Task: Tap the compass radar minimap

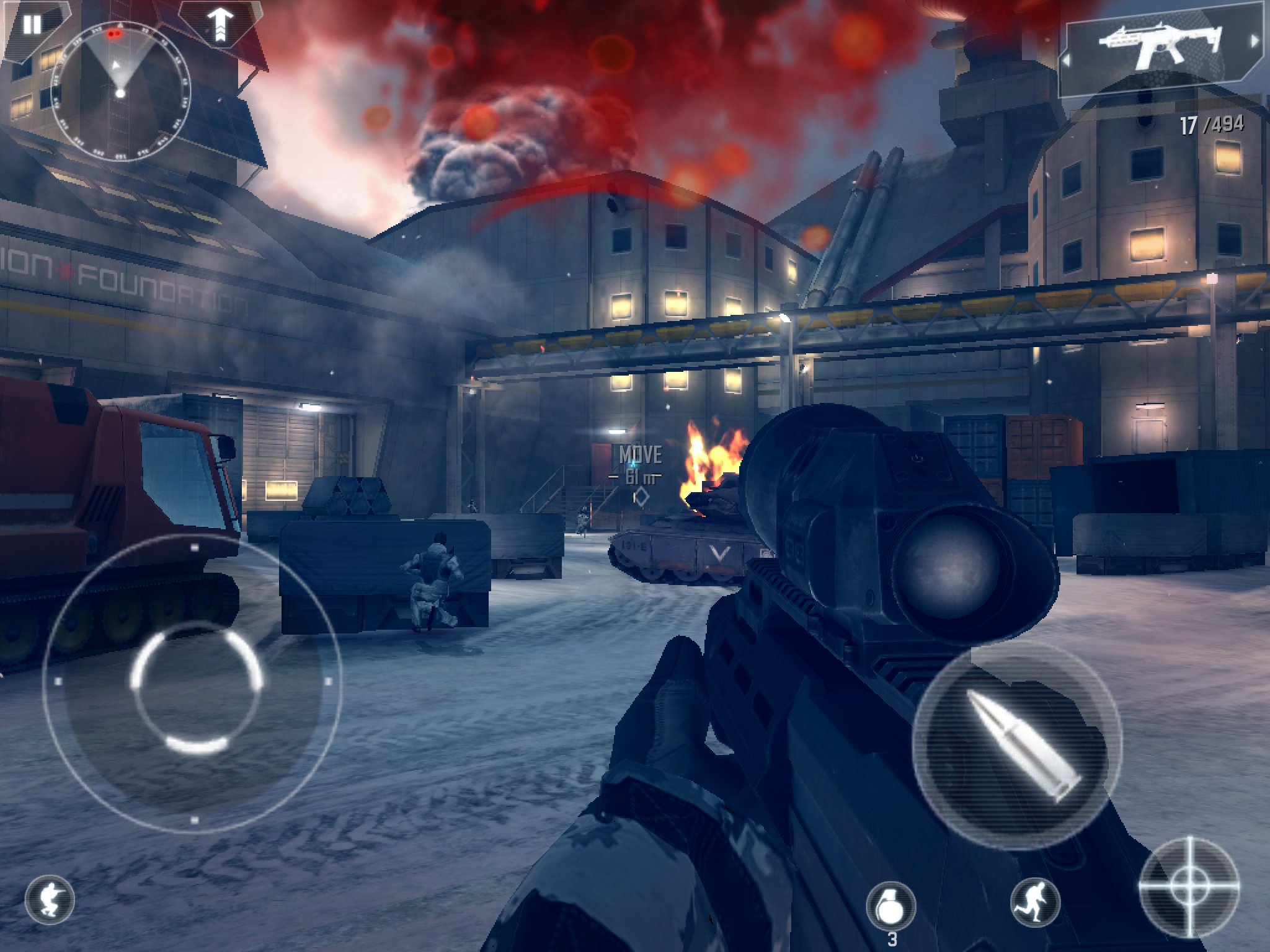Action: [x=120, y=92]
